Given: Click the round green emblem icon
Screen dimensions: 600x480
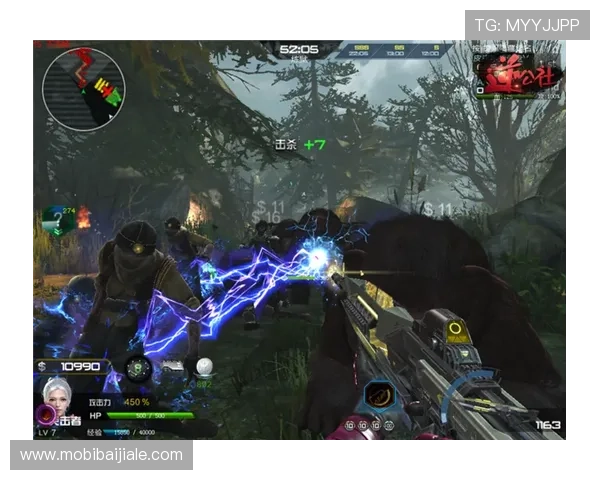Looking at the screenshot, I should pyautogui.click(x=138, y=368).
